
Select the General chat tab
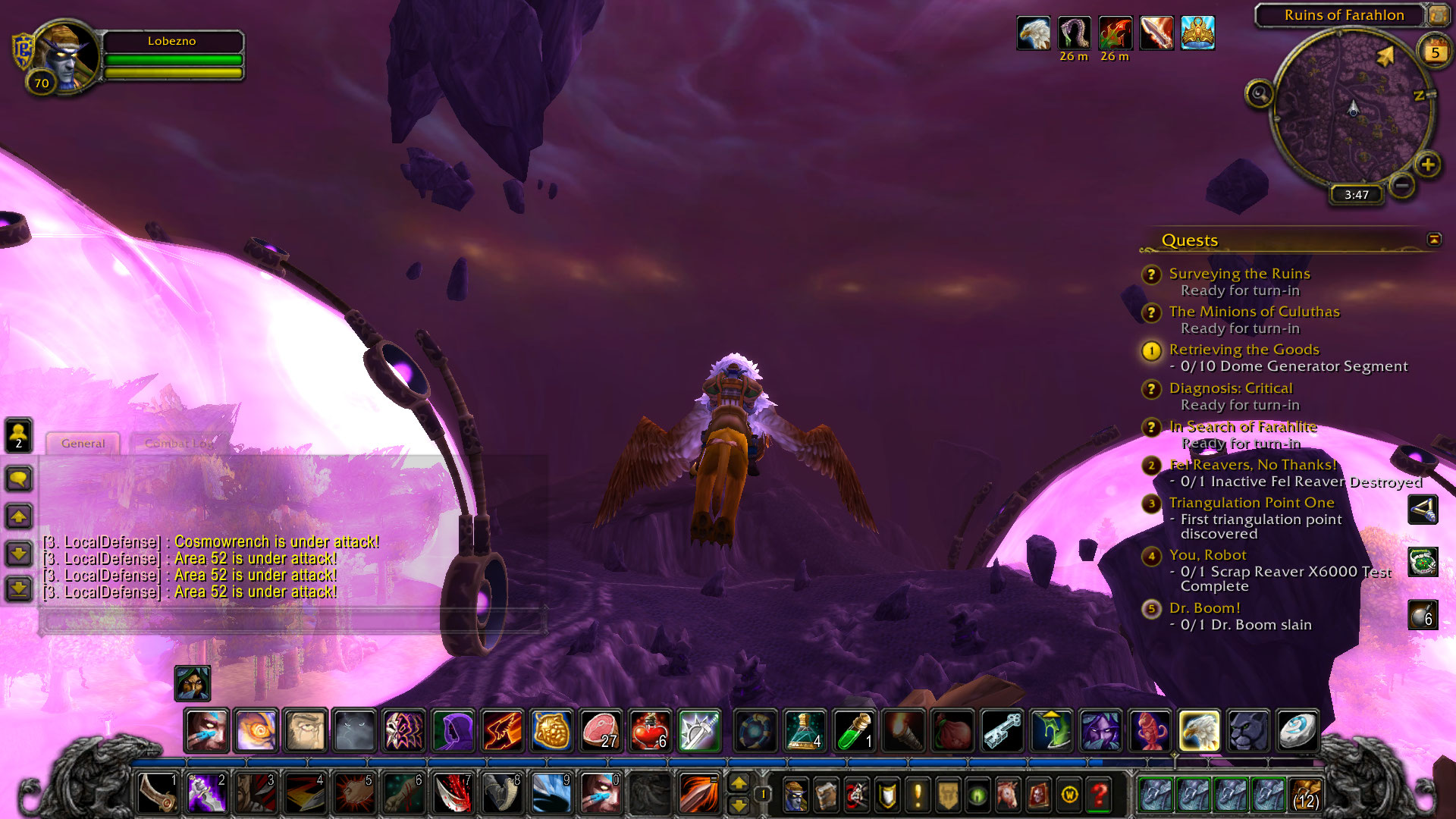(83, 444)
